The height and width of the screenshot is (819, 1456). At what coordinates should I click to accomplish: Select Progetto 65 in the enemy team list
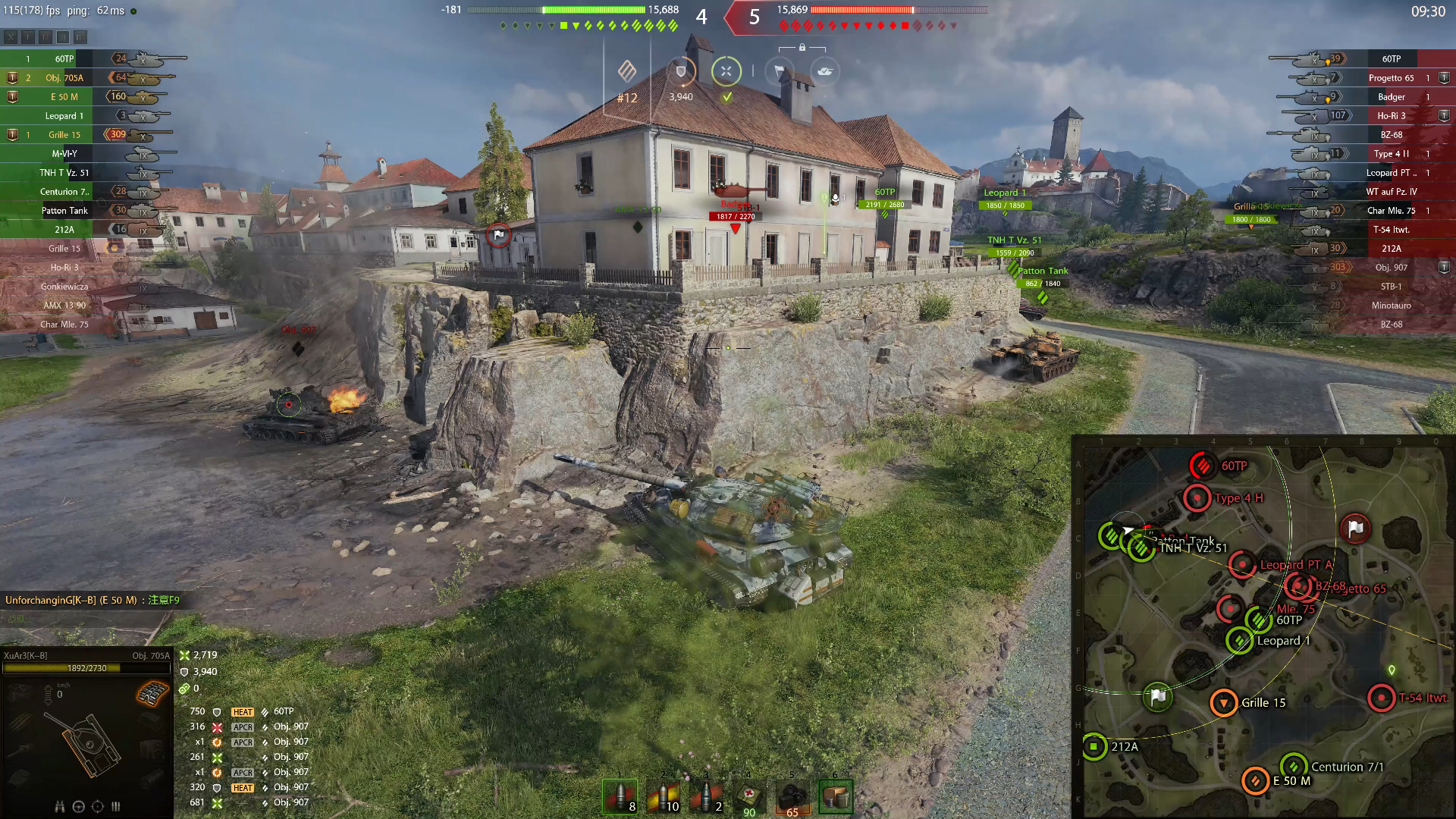tap(1391, 78)
